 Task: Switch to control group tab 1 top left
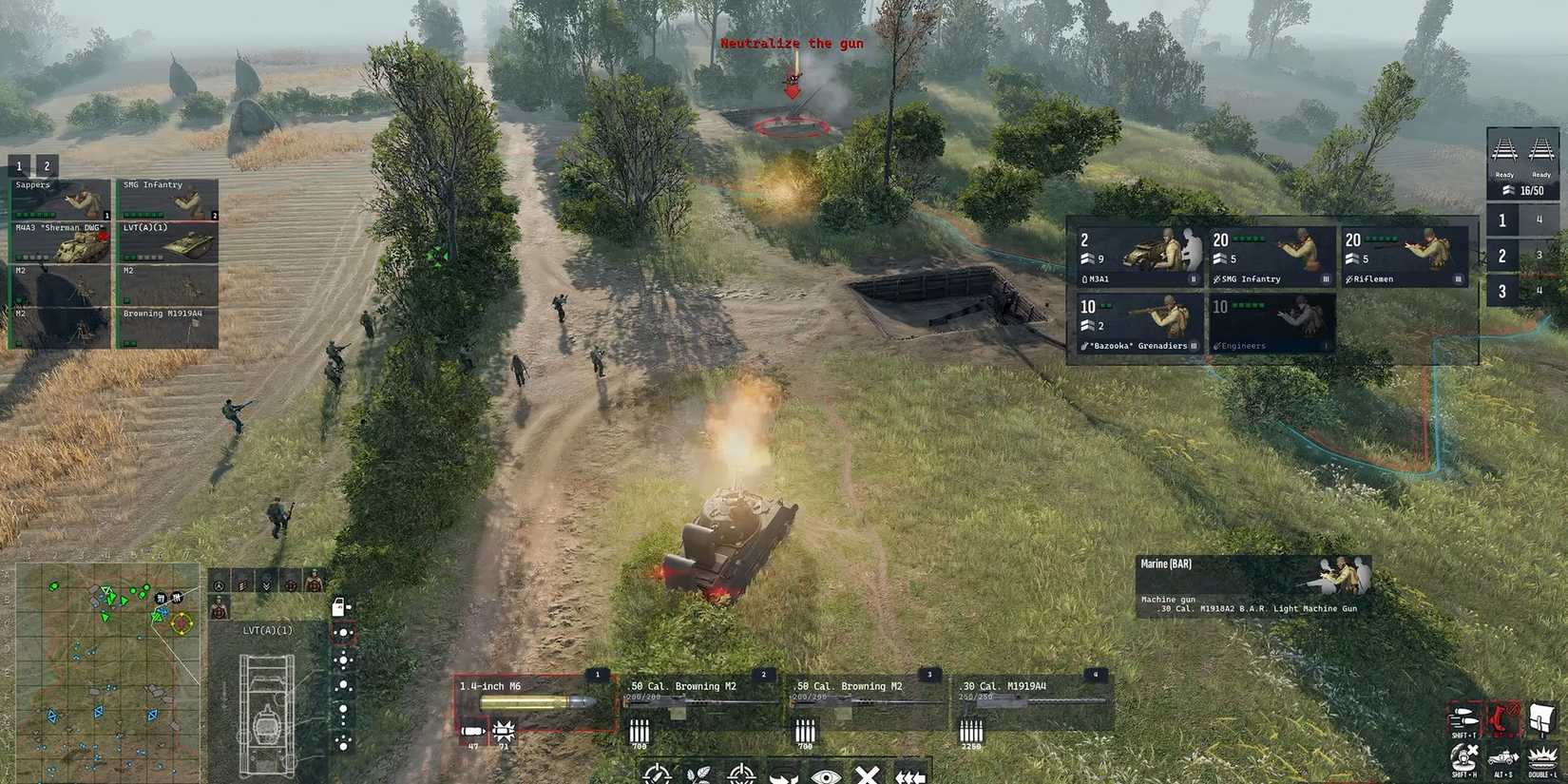click(17, 164)
